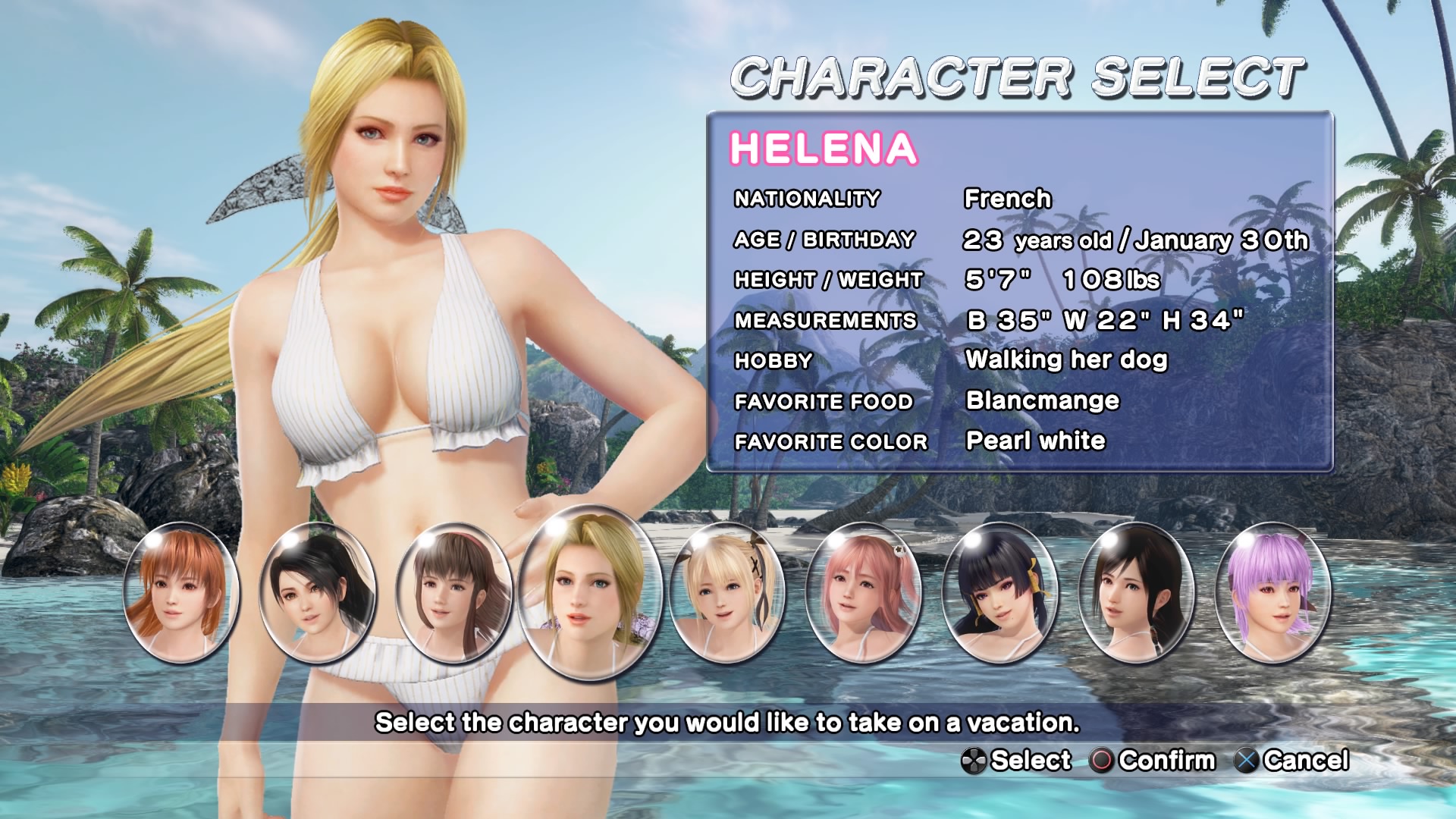
Task: Pick the dark-haired character with yellow tassels
Action: point(999,593)
